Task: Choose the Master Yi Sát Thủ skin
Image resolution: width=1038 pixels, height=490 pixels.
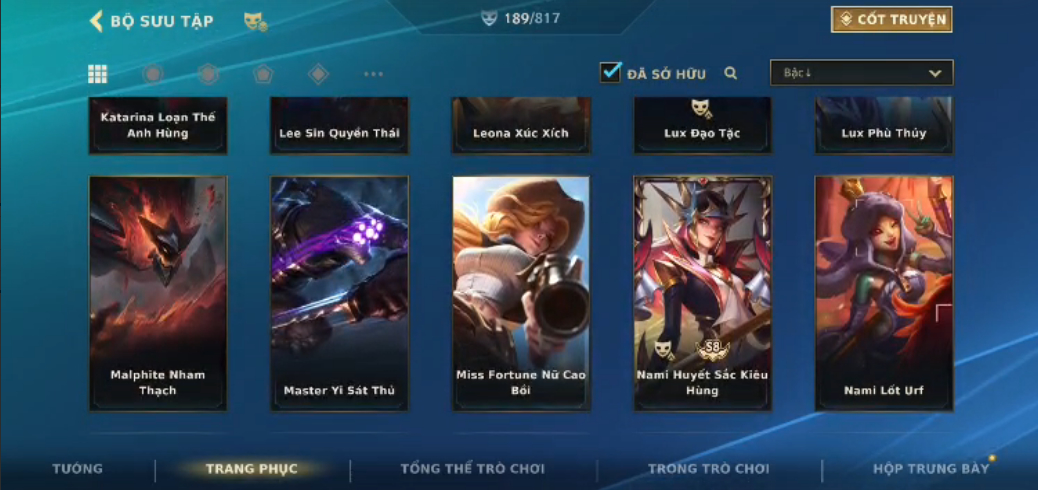Action: [x=339, y=293]
